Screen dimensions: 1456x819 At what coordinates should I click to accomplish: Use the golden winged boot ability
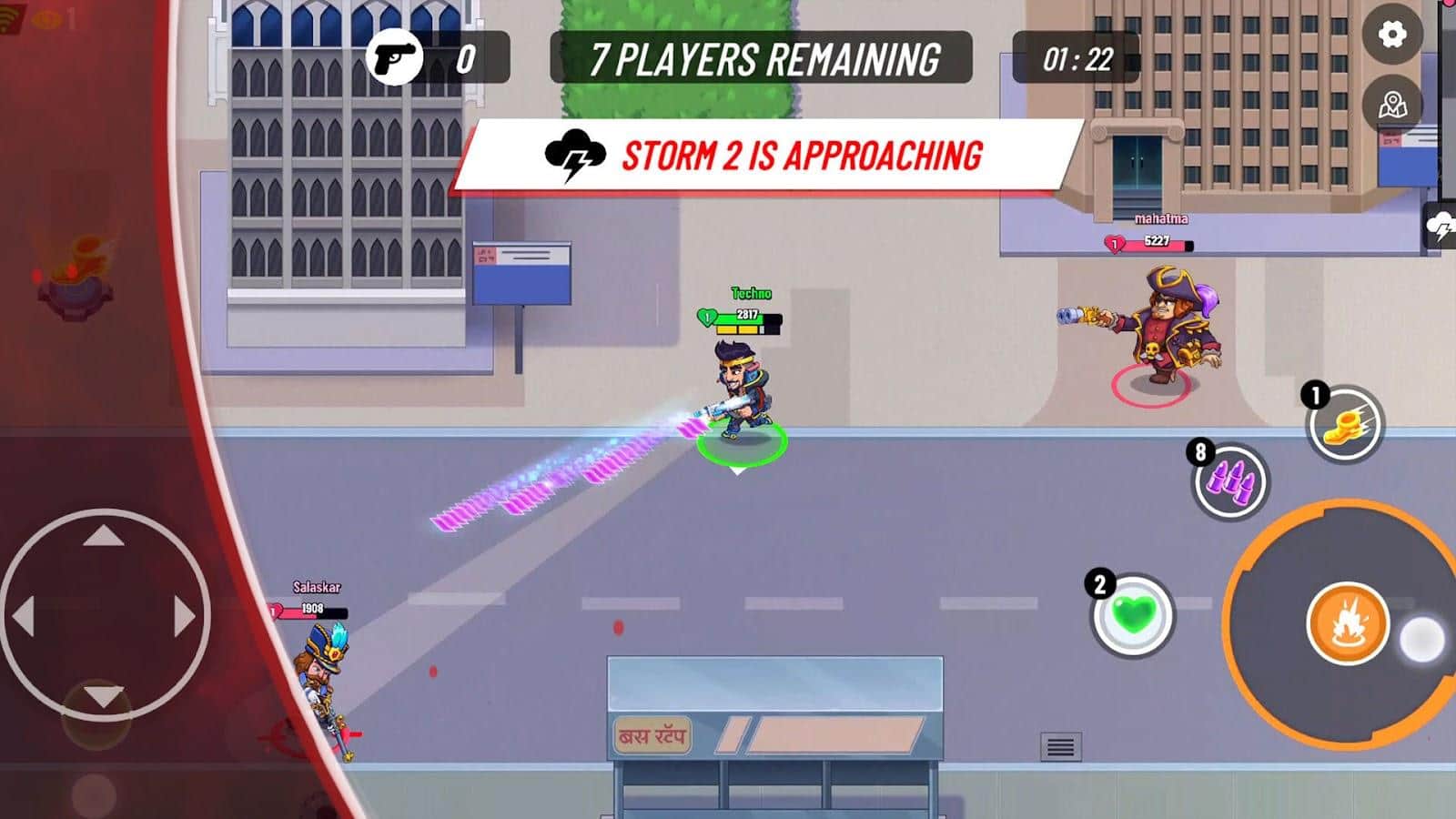pyautogui.click(x=1345, y=425)
